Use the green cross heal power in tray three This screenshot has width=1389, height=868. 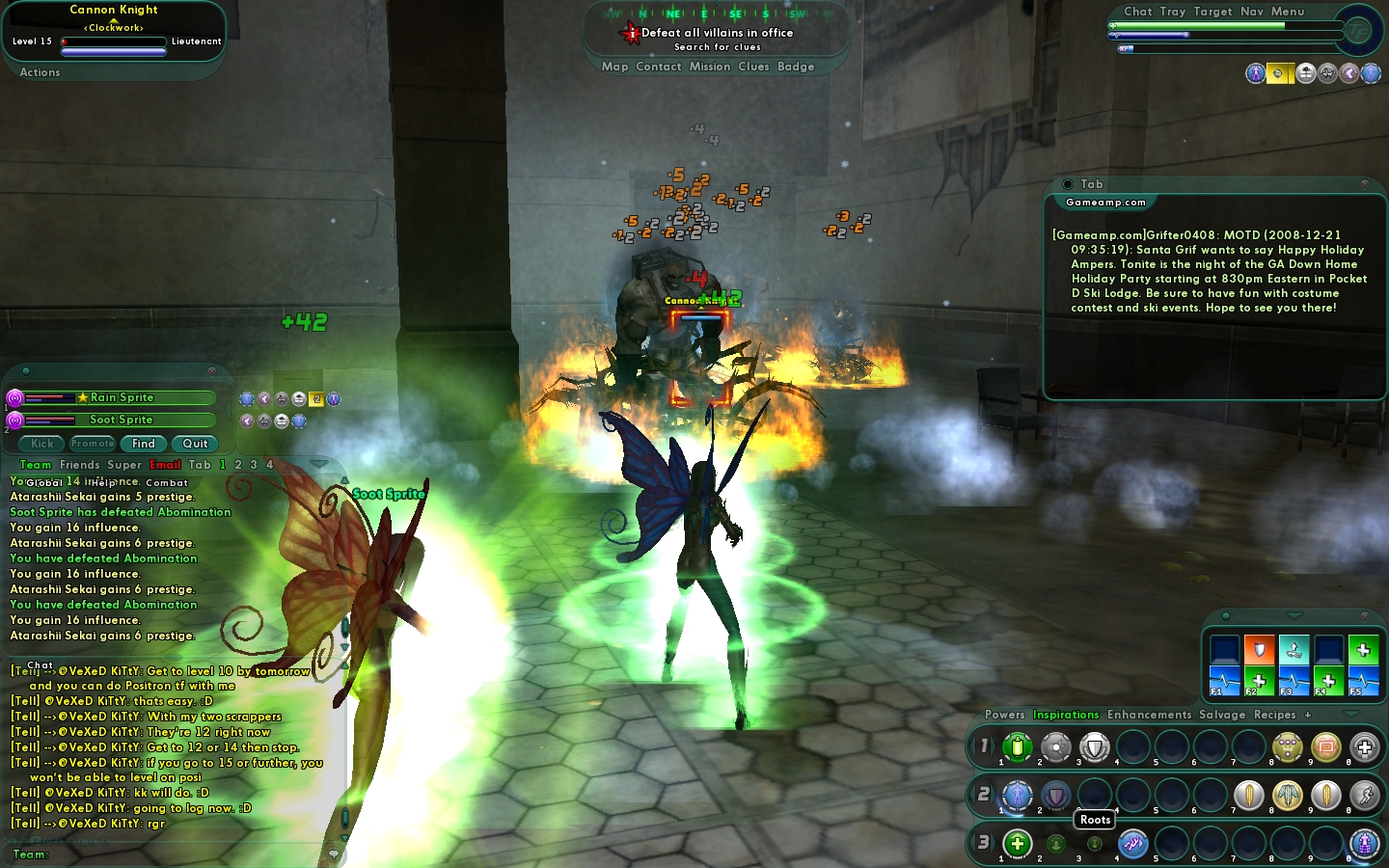click(x=1017, y=843)
